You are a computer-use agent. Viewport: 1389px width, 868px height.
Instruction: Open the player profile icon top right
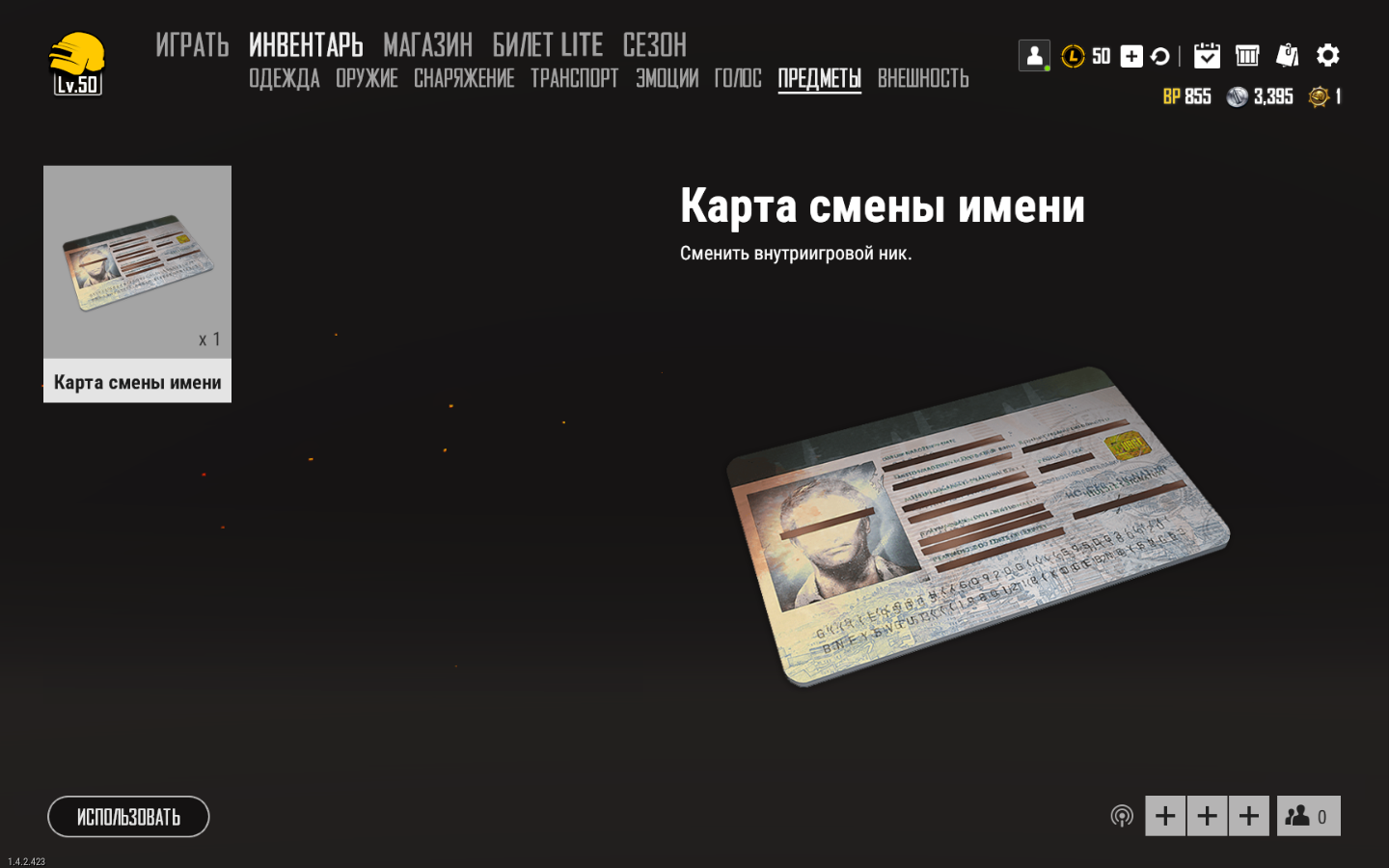point(1034,55)
